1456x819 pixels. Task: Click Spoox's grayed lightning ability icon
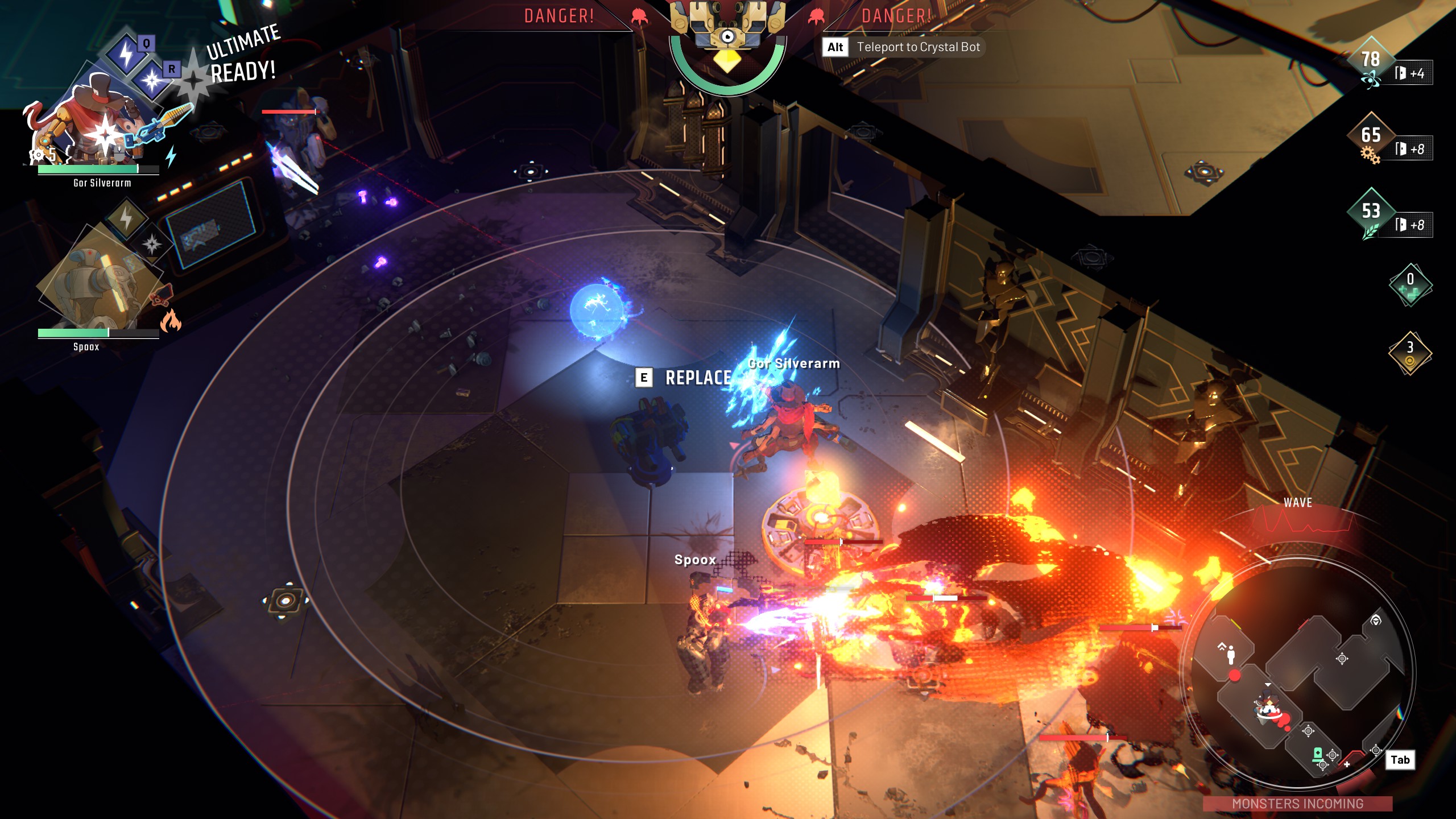pos(126,218)
